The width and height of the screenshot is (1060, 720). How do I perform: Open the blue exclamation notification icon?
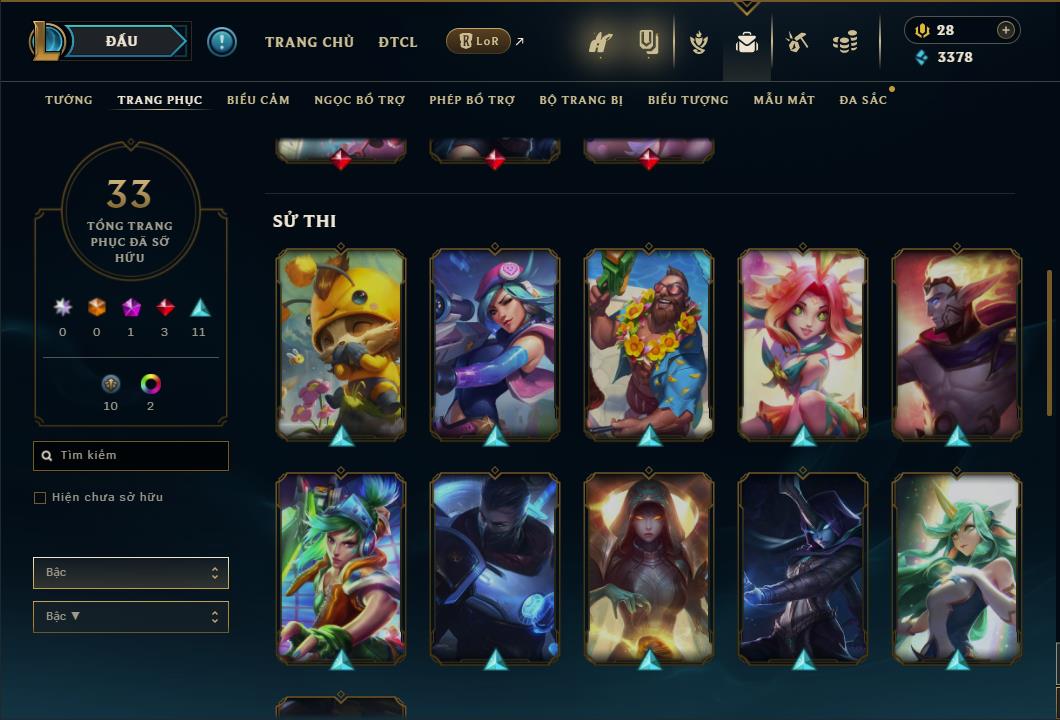click(x=222, y=42)
